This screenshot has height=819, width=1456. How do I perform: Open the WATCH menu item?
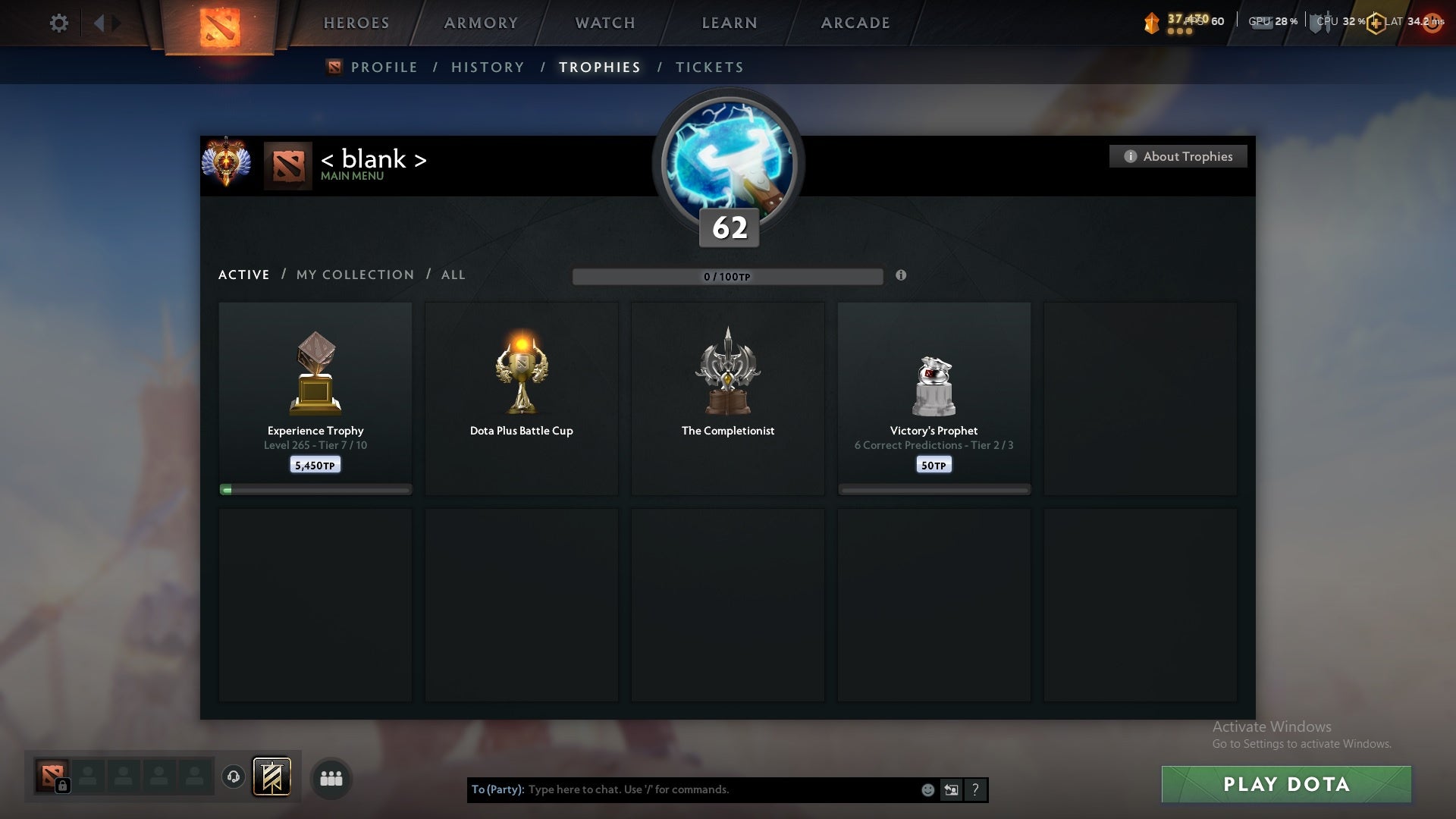[604, 23]
